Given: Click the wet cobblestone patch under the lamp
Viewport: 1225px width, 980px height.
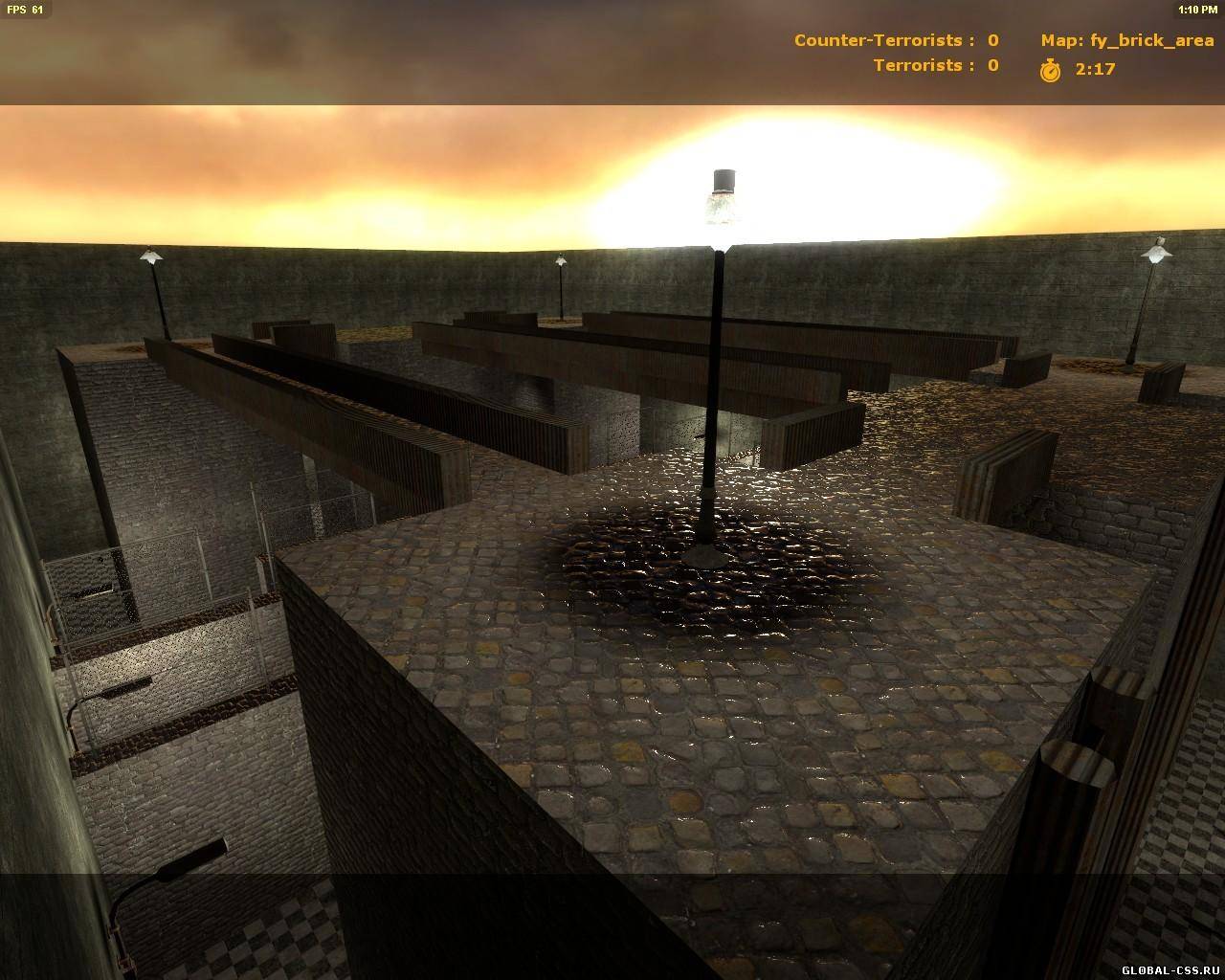Looking at the screenshot, I should (708, 574).
